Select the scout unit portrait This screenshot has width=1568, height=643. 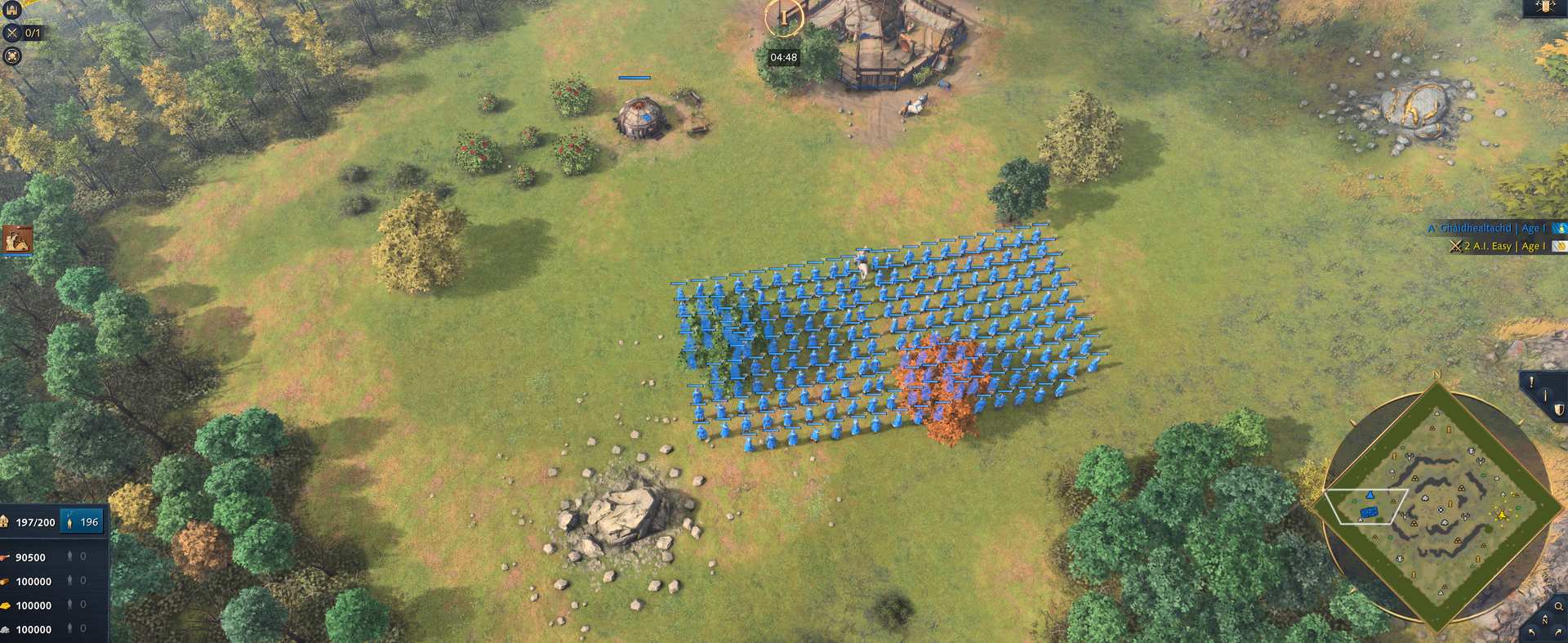coord(17,239)
